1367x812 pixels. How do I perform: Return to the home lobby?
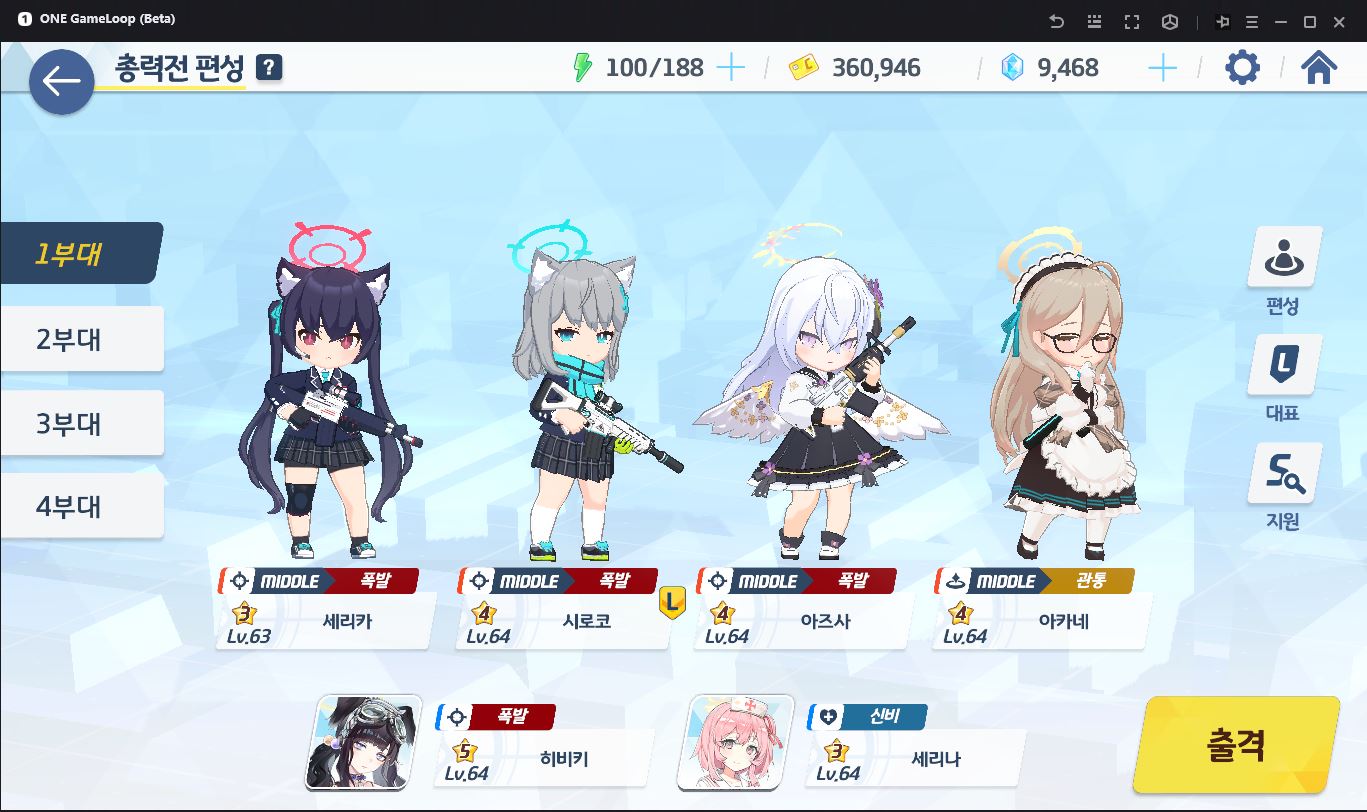1319,68
